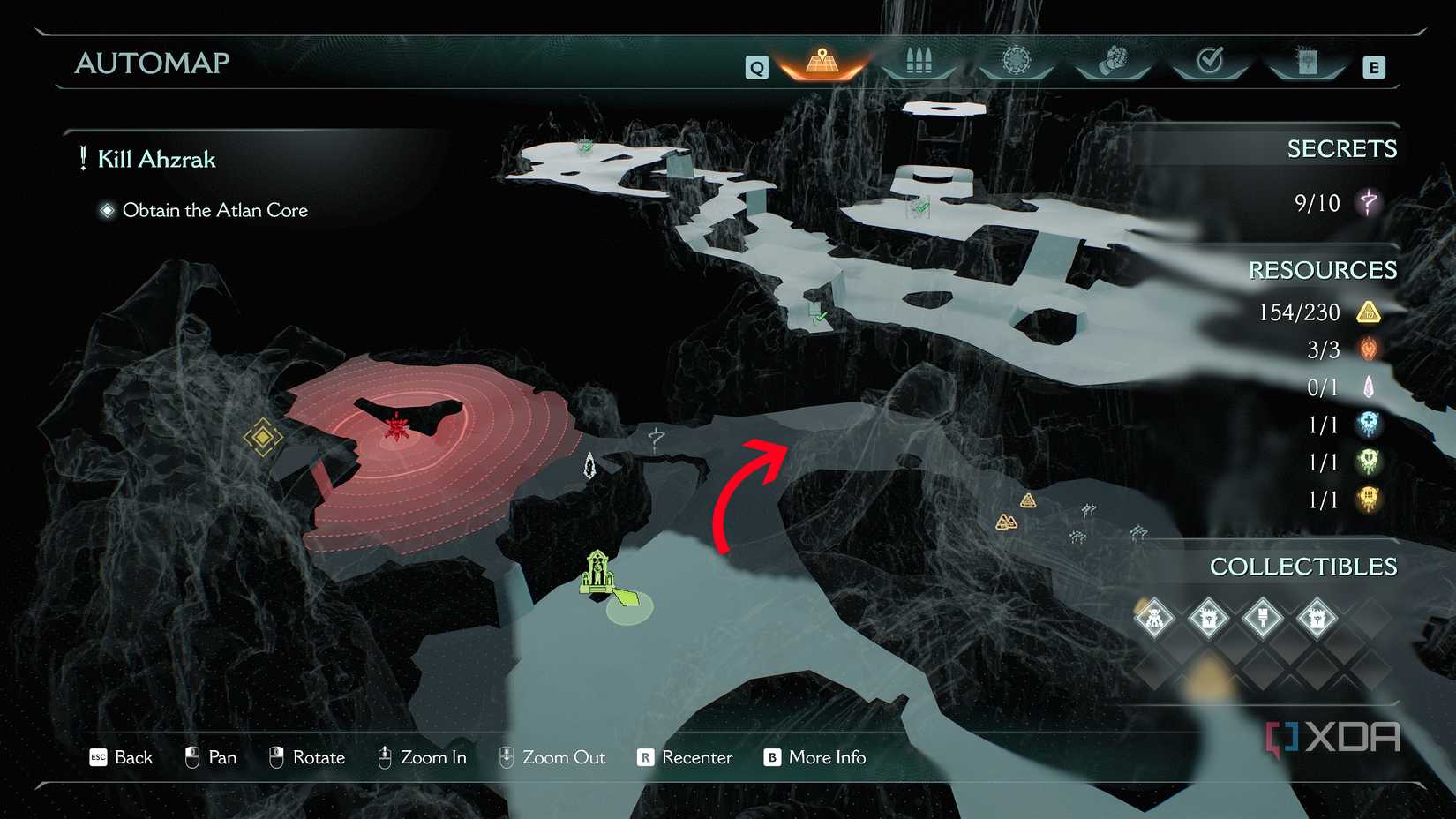Click the Zoom Out control
Screen dimensions: 1456x819
(552, 757)
